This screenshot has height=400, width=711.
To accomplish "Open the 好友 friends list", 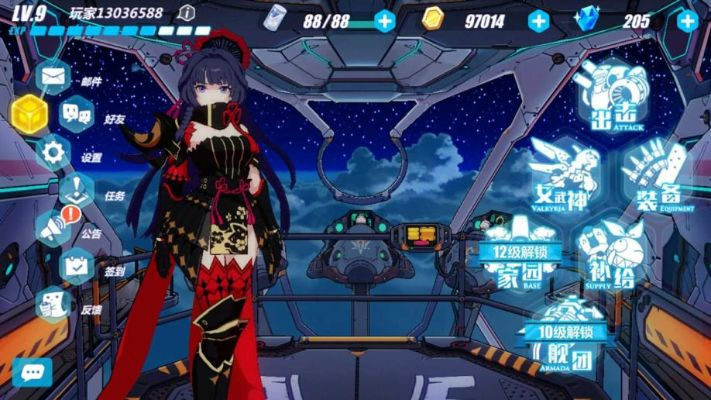I will pyautogui.click(x=77, y=113).
